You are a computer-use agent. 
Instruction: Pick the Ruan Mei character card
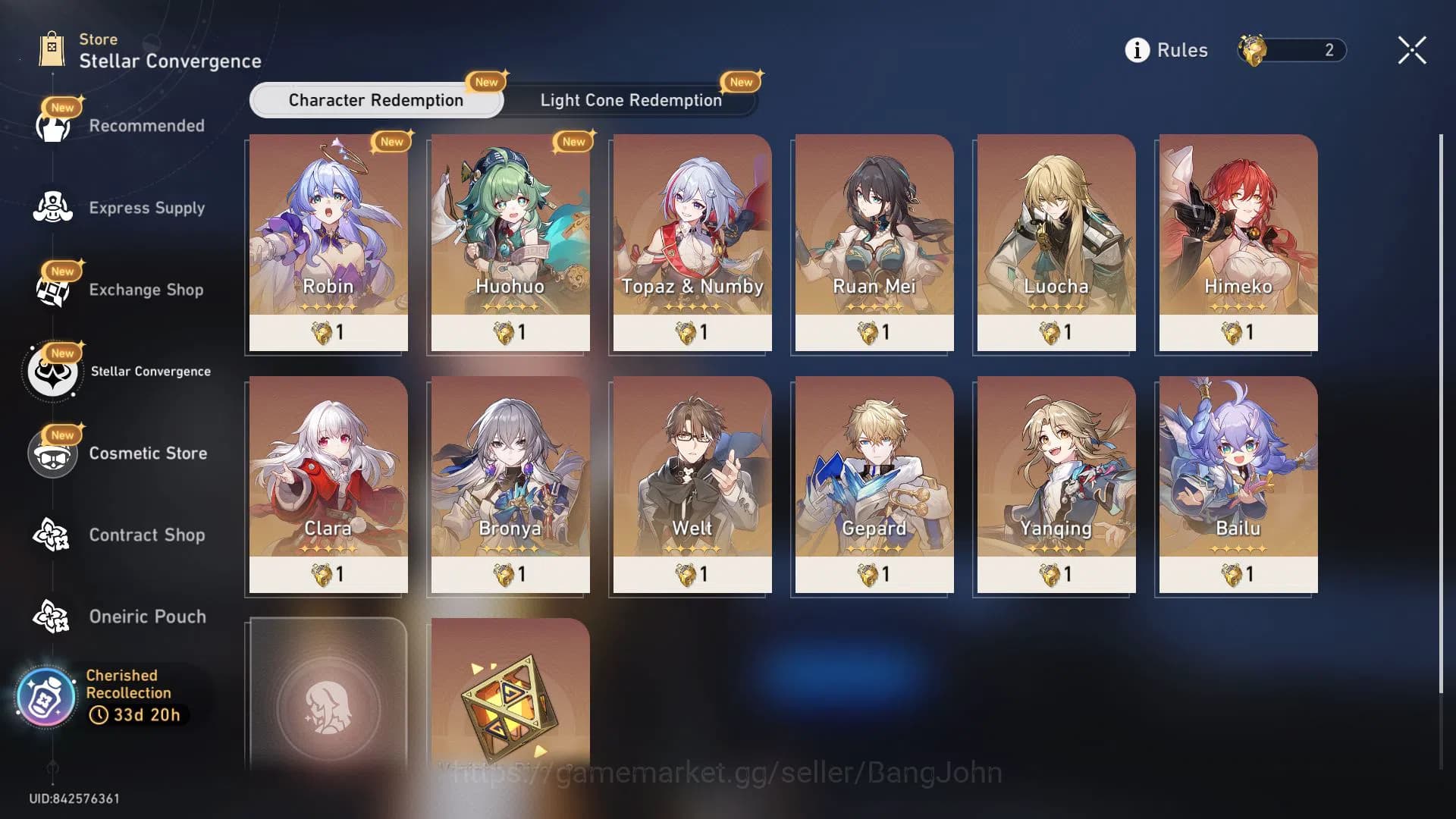[x=873, y=243]
